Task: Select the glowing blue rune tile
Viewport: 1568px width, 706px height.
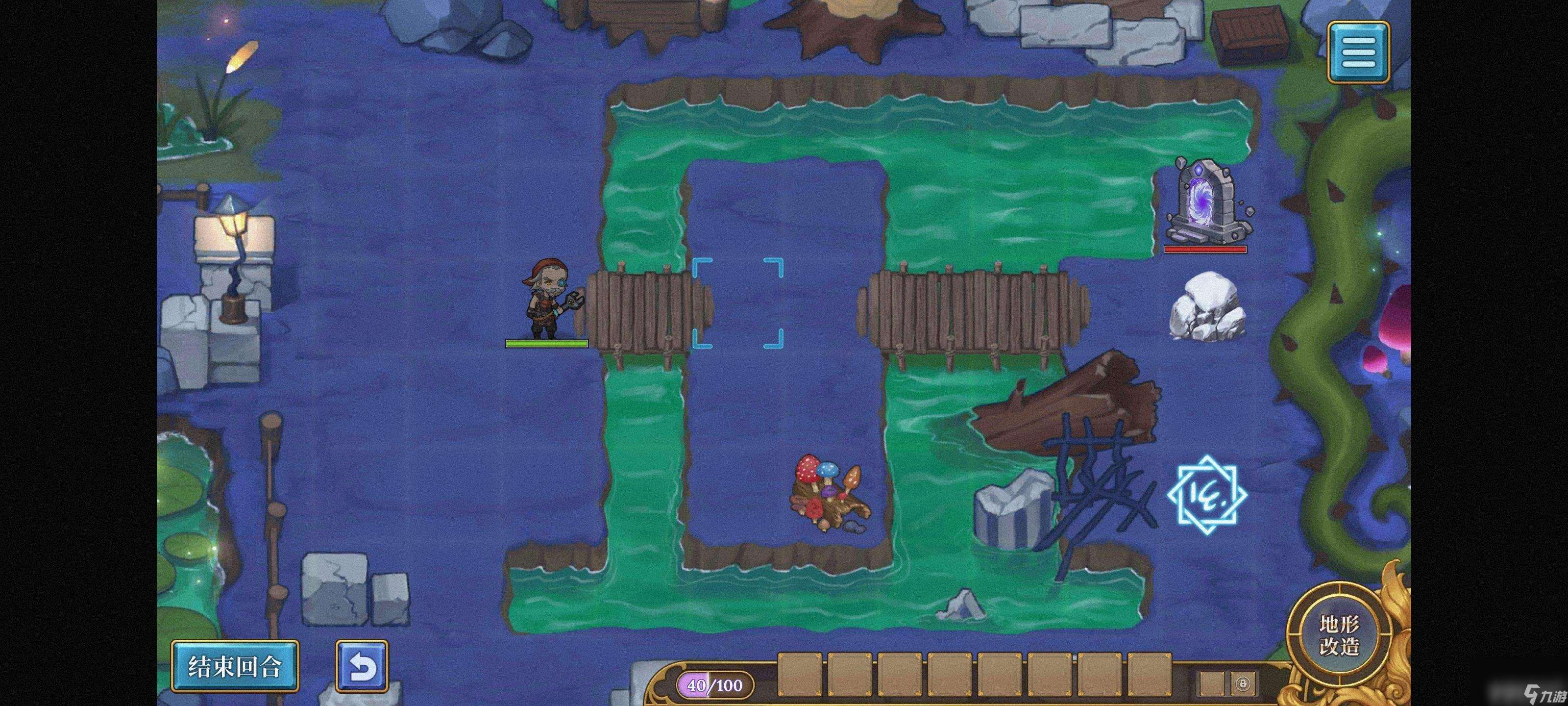Action: click(1206, 494)
